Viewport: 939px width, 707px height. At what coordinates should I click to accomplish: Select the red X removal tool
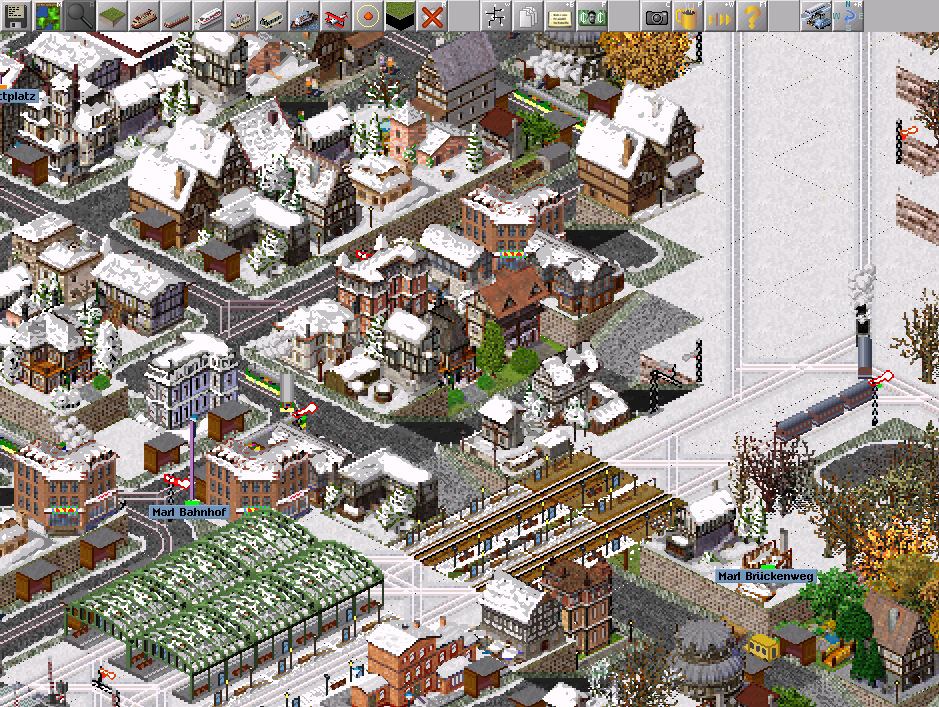(432, 16)
